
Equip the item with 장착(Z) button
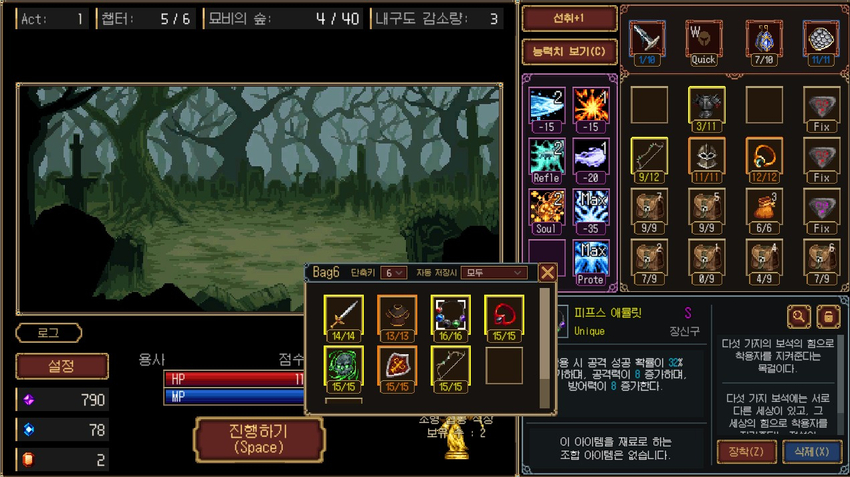[x=746, y=451]
